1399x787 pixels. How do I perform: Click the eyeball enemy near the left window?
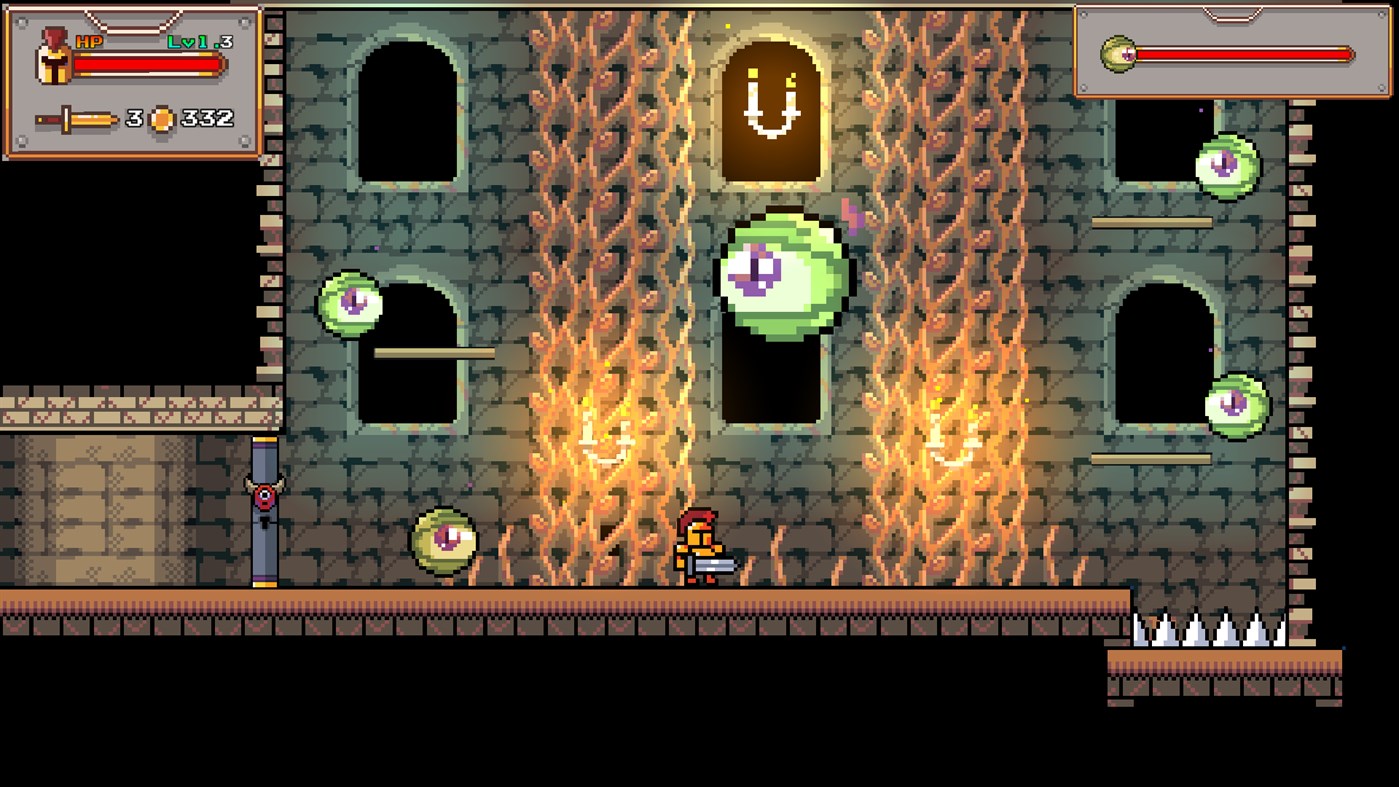coord(350,305)
